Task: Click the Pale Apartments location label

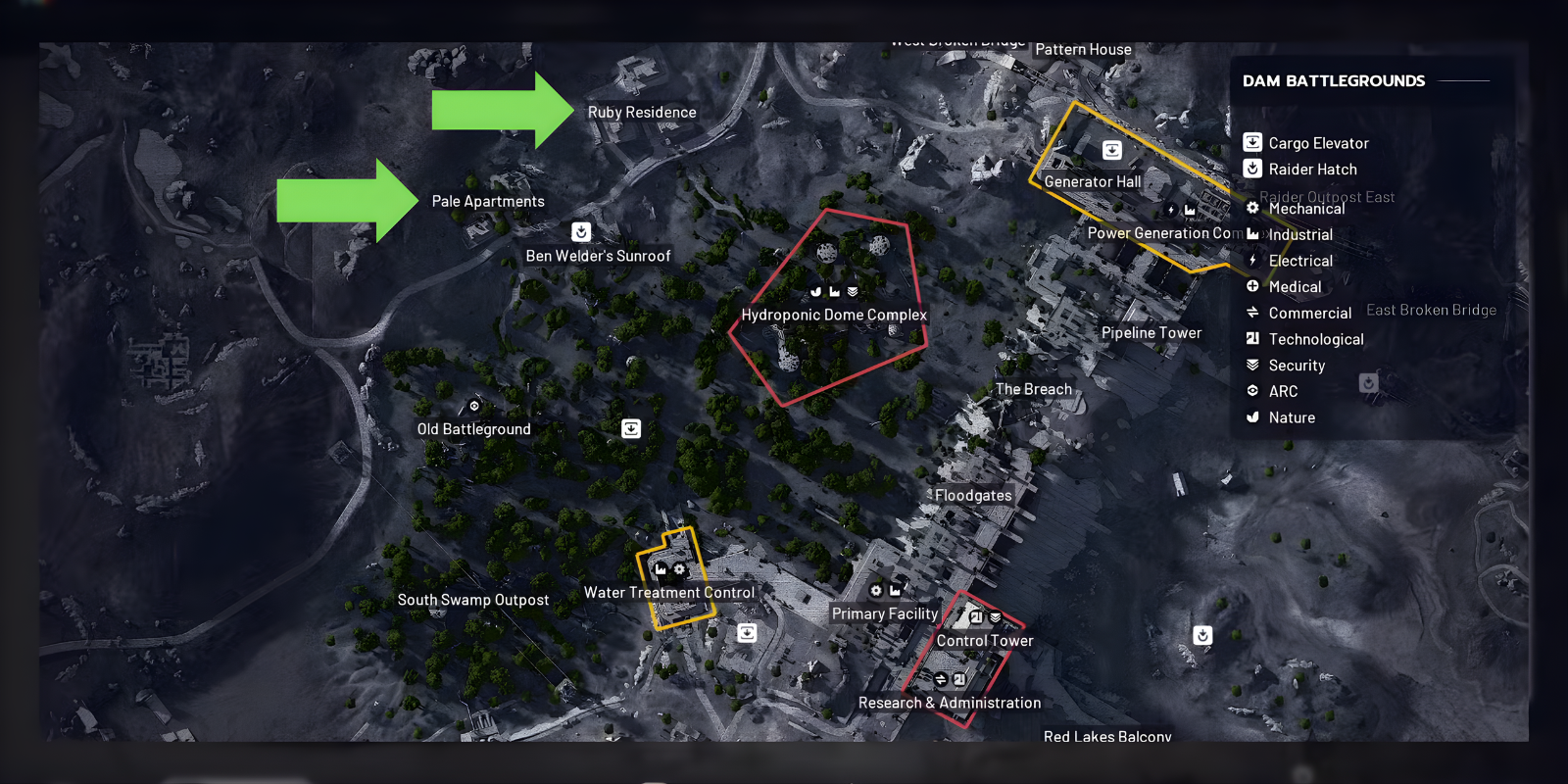Action: [488, 201]
